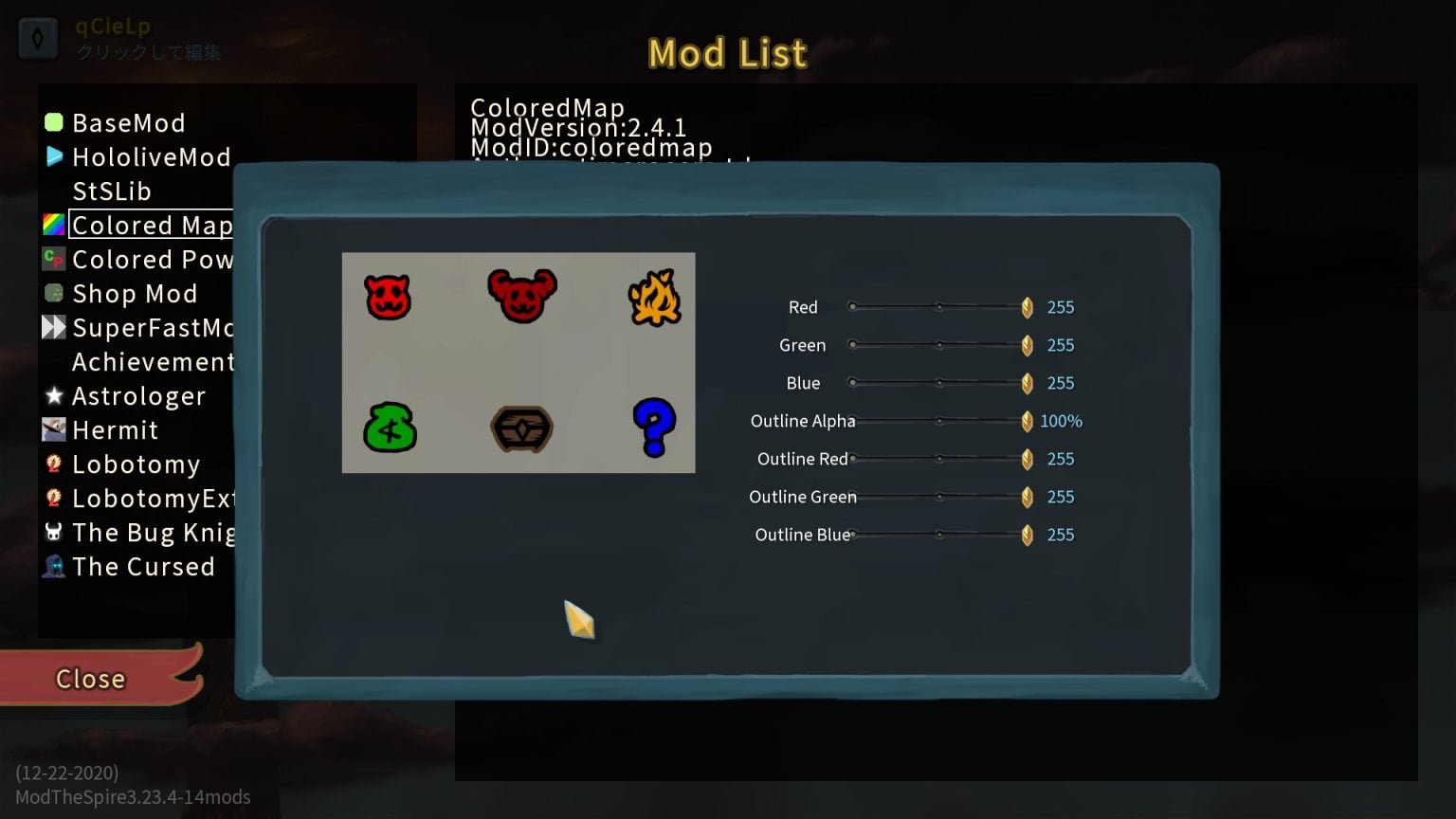Click the SuperFastMode double-arrow icon
The width and height of the screenshot is (1456, 819).
click(54, 327)
